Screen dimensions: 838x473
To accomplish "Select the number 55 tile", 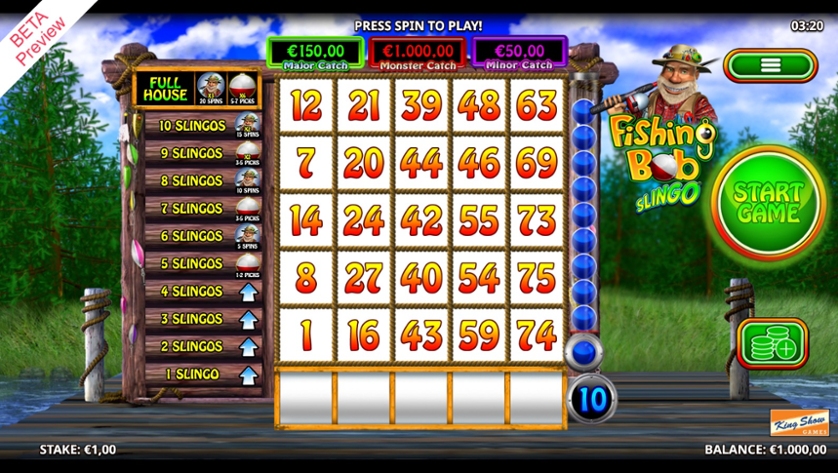I will (x=480, y=218).
